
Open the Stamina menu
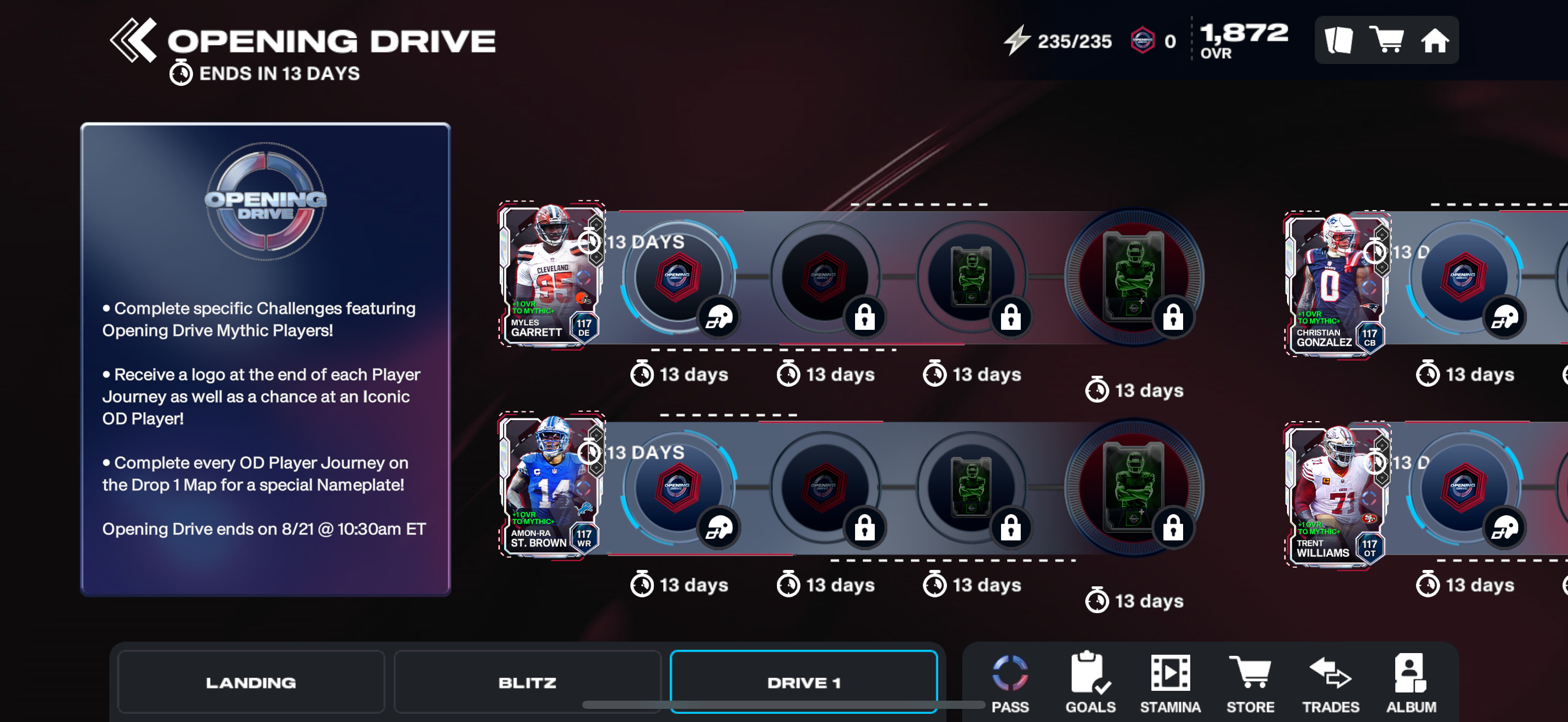1170,683
